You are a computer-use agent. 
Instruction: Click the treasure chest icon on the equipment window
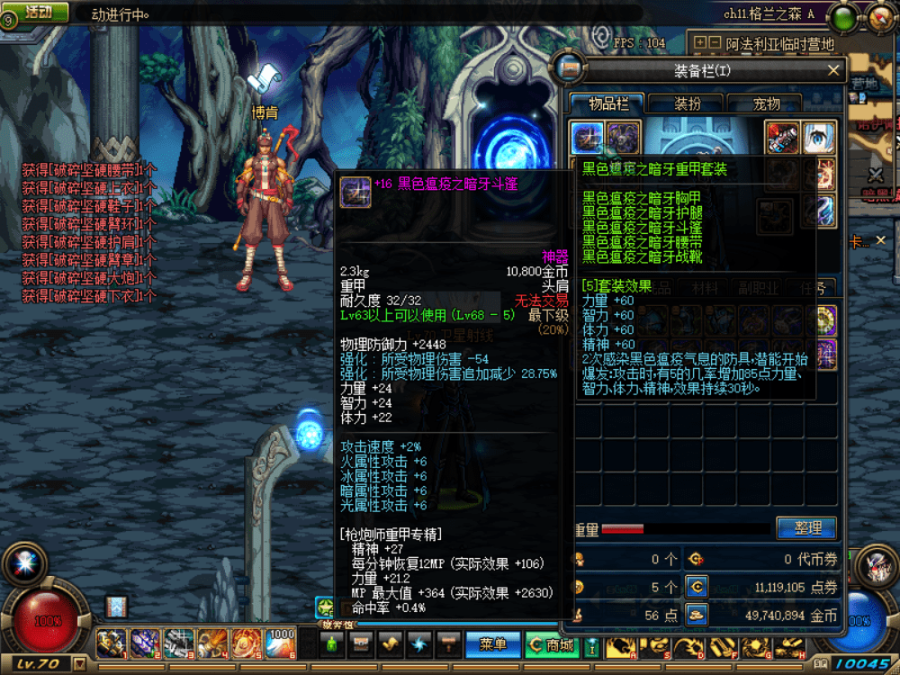[x=571, y=69]
